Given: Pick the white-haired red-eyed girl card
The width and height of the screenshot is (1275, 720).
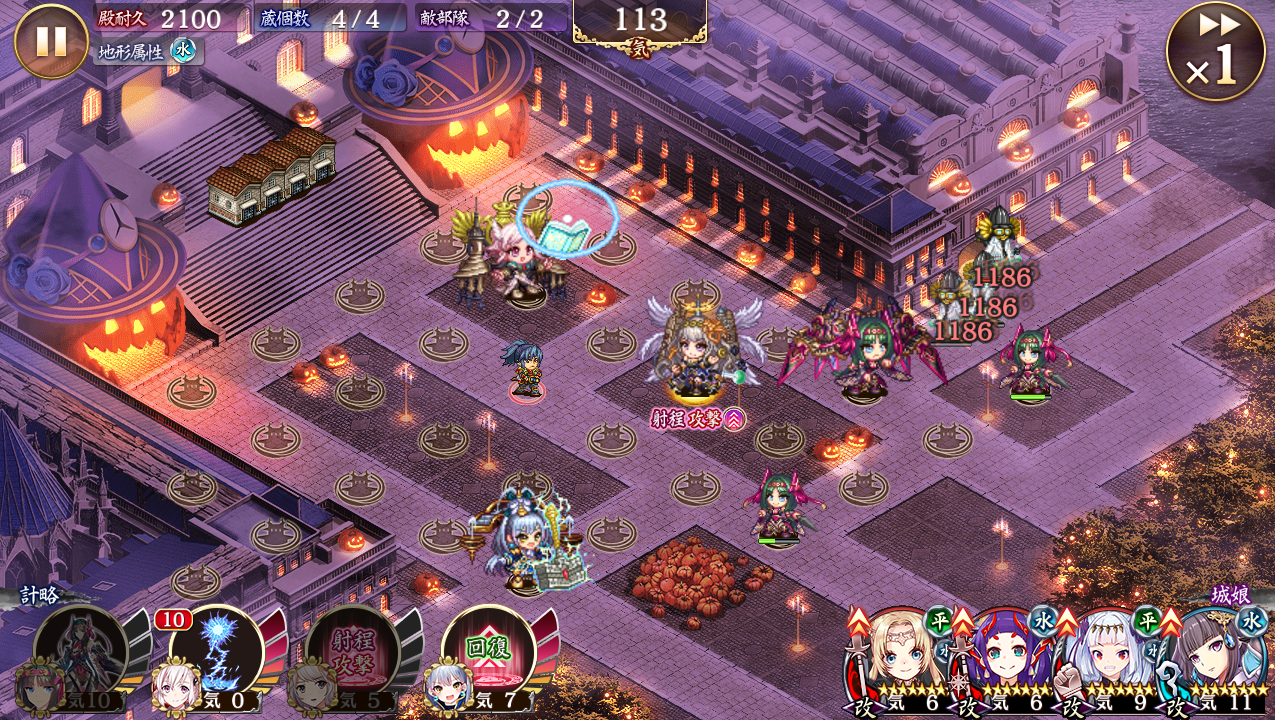Looking at the screenshot, I should click(x=1108, y=658).
